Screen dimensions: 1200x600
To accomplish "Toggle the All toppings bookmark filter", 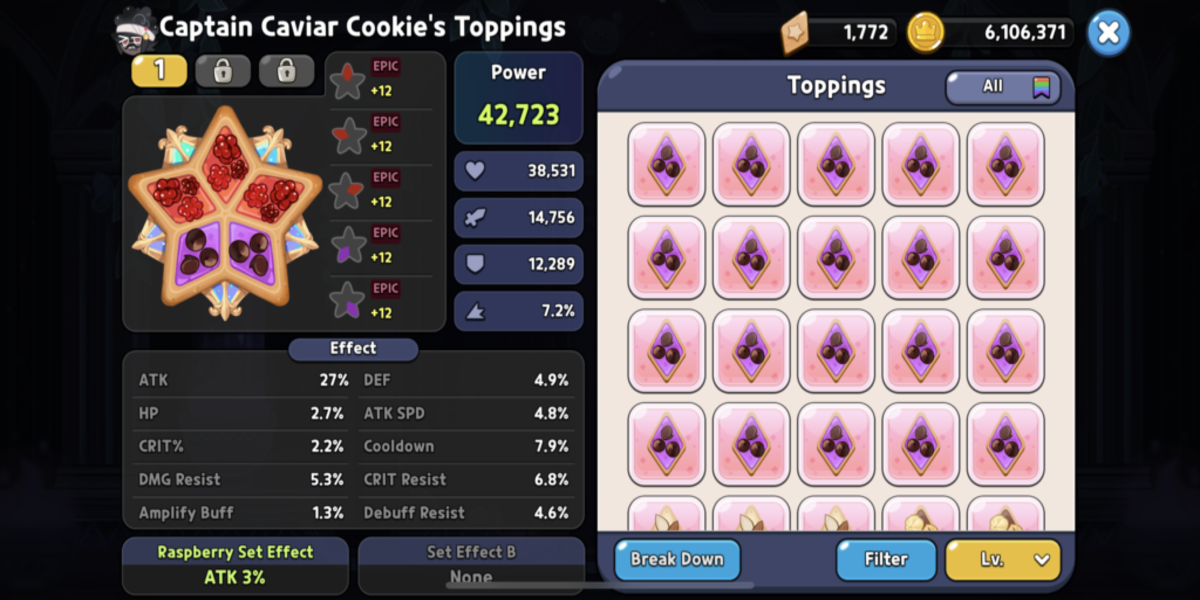I will [x=1003, y=87].
